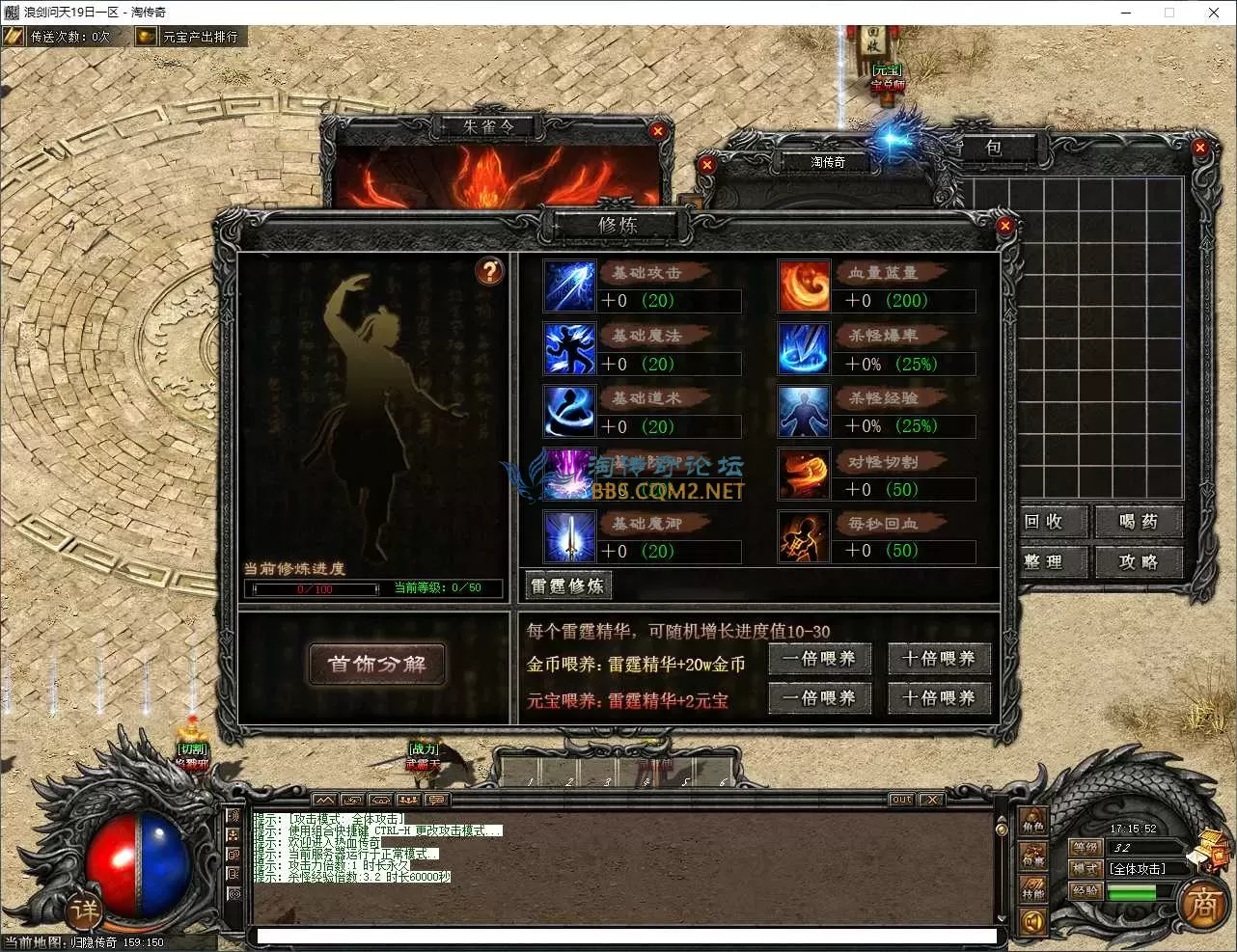This screenshot has width=1237, height=952.
Task: Open the 技能 skills panel
Action: click(1033, 891)
